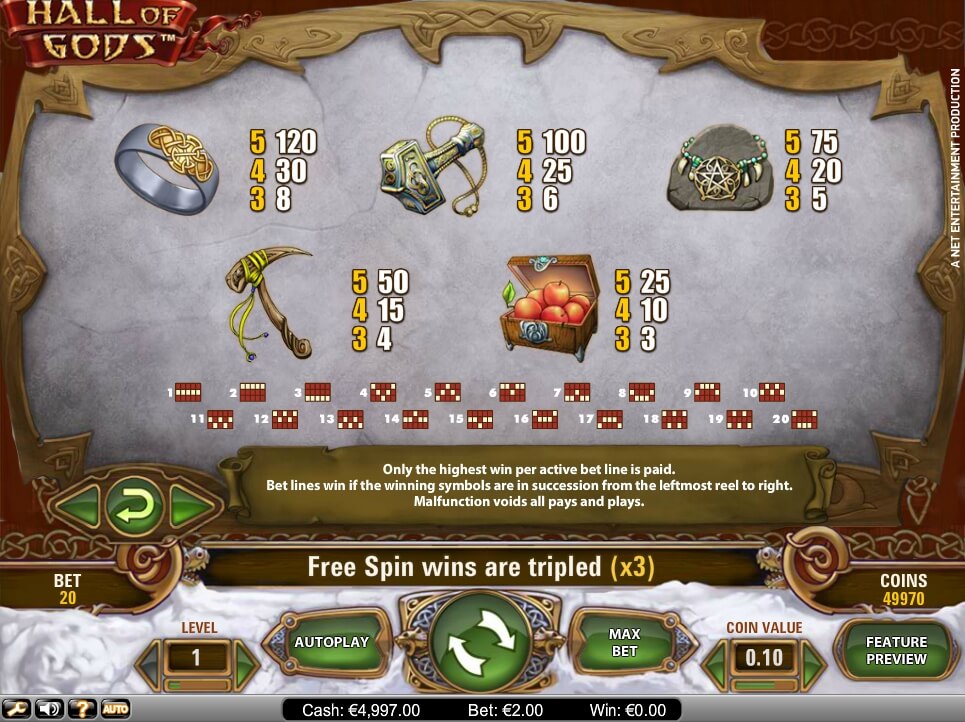Click the Max Bet button
The height and width of the screenshot is (722, 965).
(624, 642)
